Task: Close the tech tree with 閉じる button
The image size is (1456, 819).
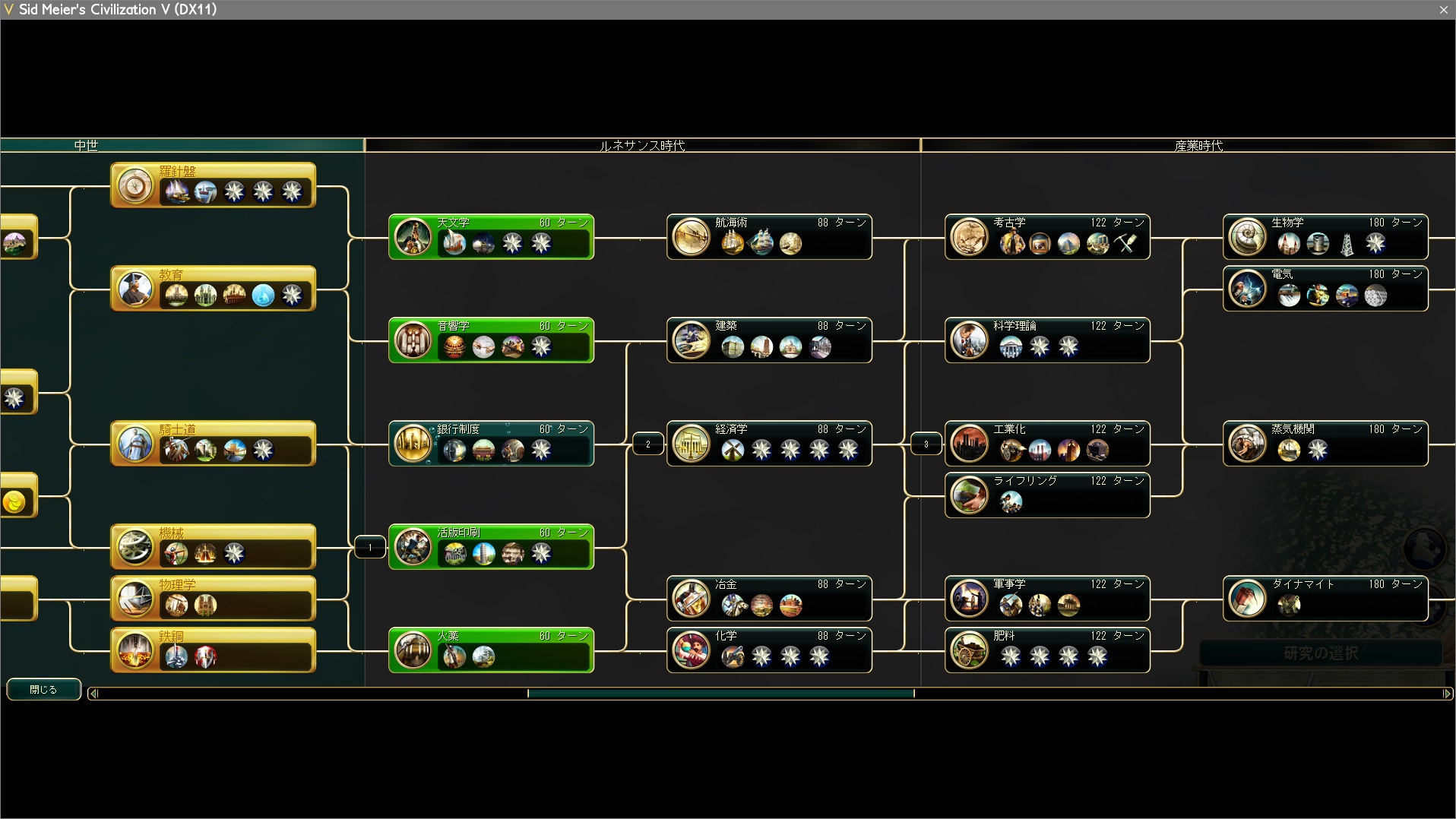Action: pos(43,689)
